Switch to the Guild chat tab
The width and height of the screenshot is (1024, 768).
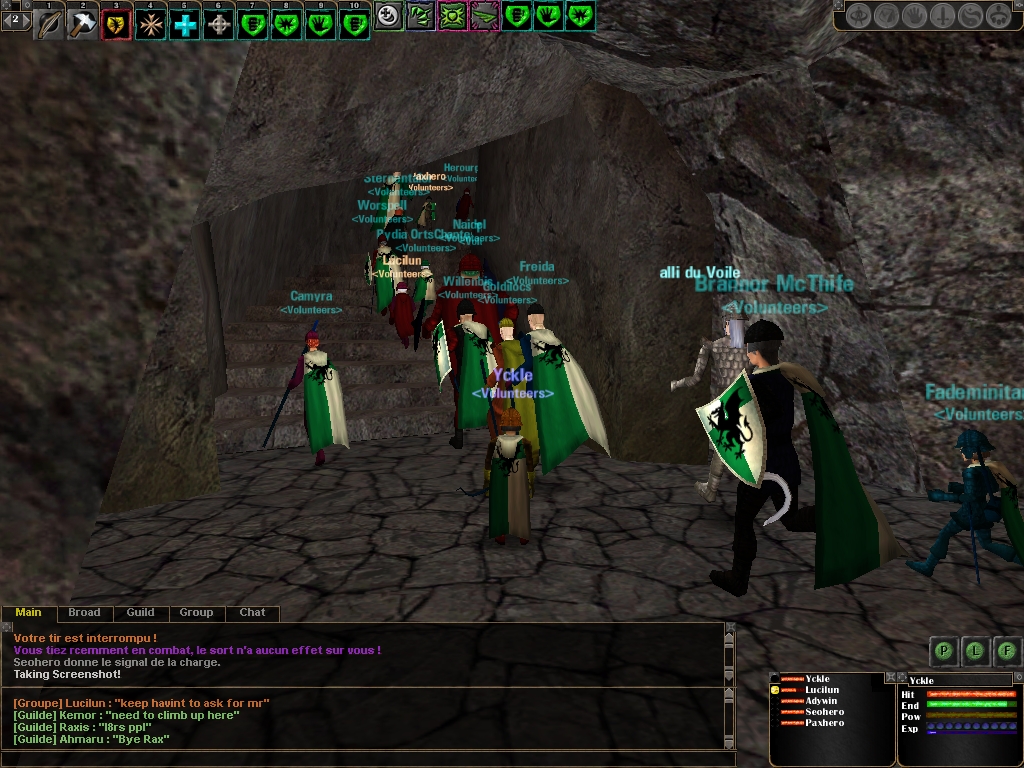coord(140,612)
